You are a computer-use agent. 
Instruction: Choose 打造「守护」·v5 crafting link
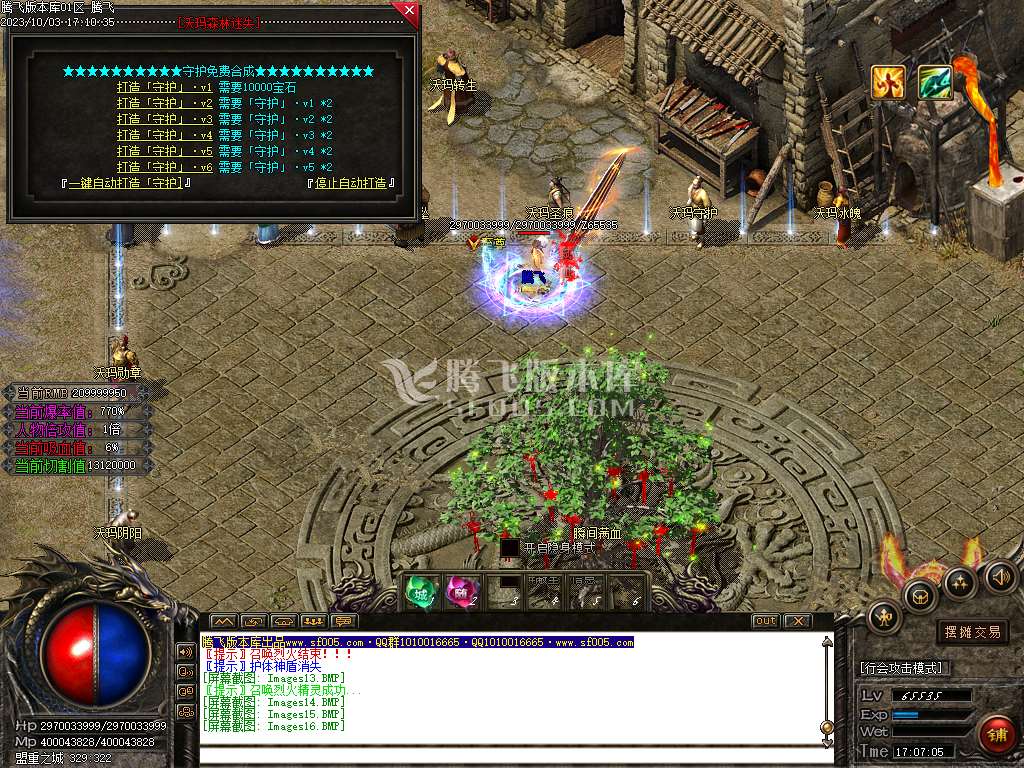[165, 151]
